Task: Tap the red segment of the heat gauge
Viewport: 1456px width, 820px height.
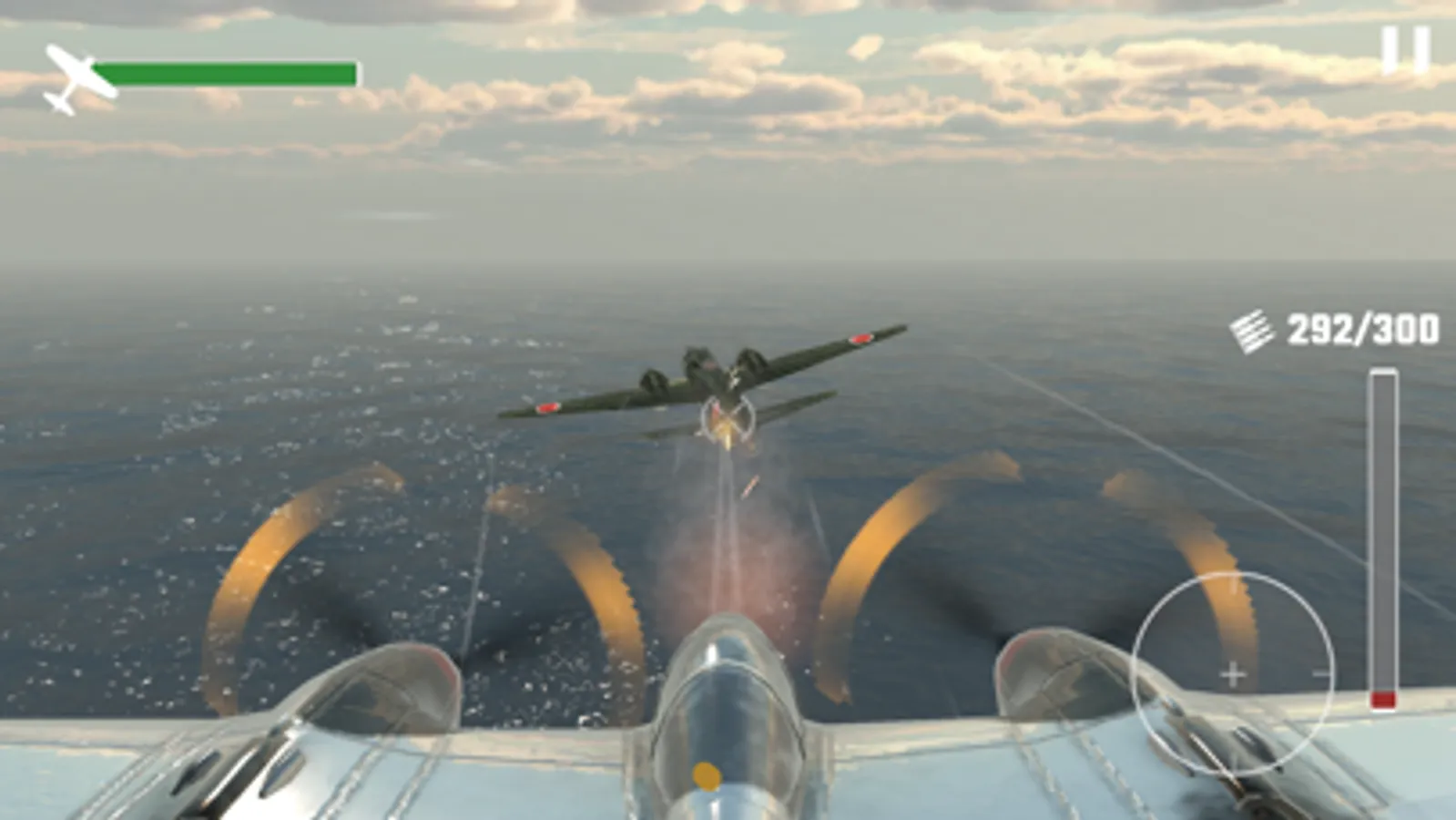Action: pyautogui.click(x=1382, y=697)
